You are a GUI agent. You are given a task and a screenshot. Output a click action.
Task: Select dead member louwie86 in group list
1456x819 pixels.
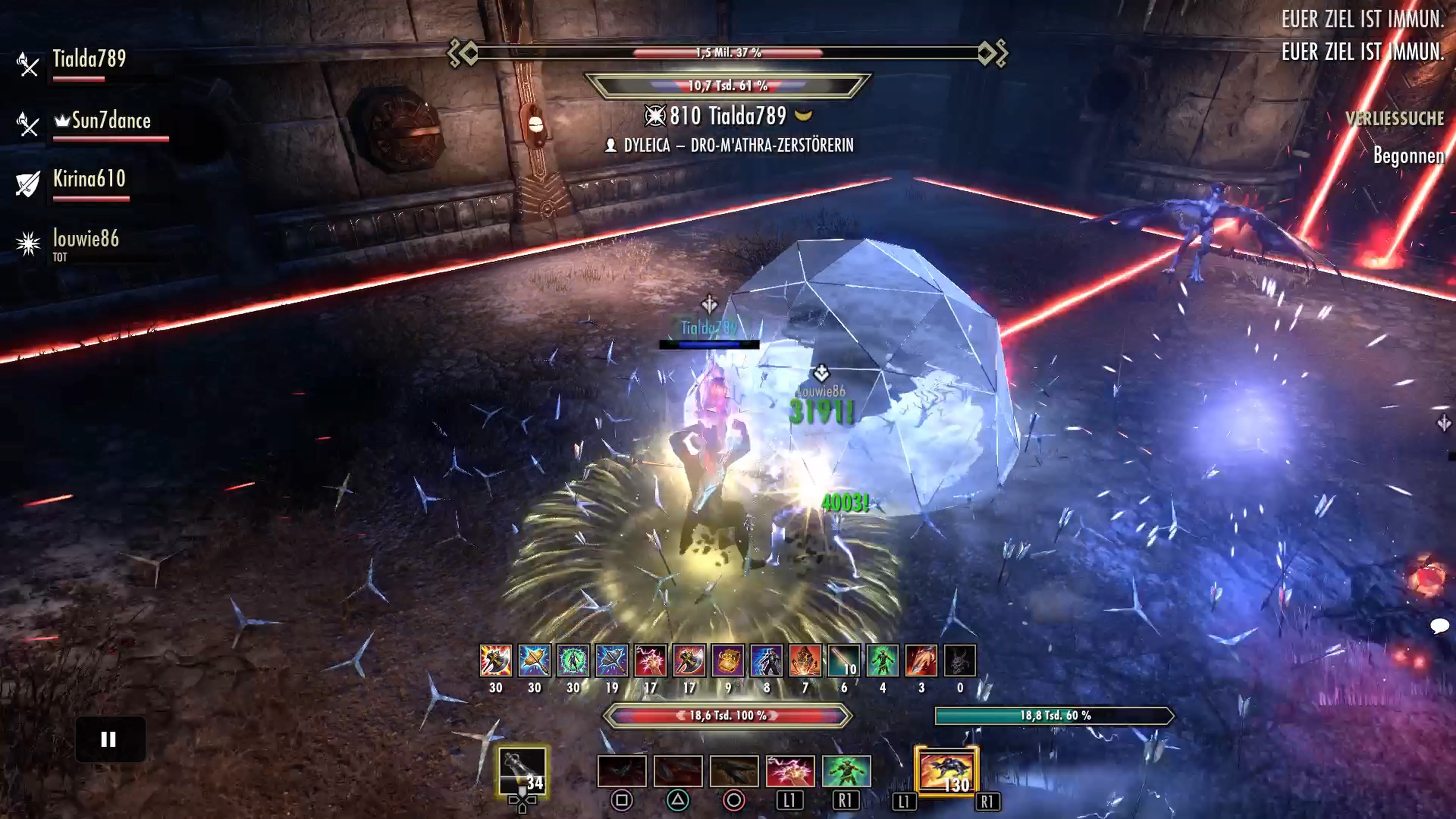point(86,239)
